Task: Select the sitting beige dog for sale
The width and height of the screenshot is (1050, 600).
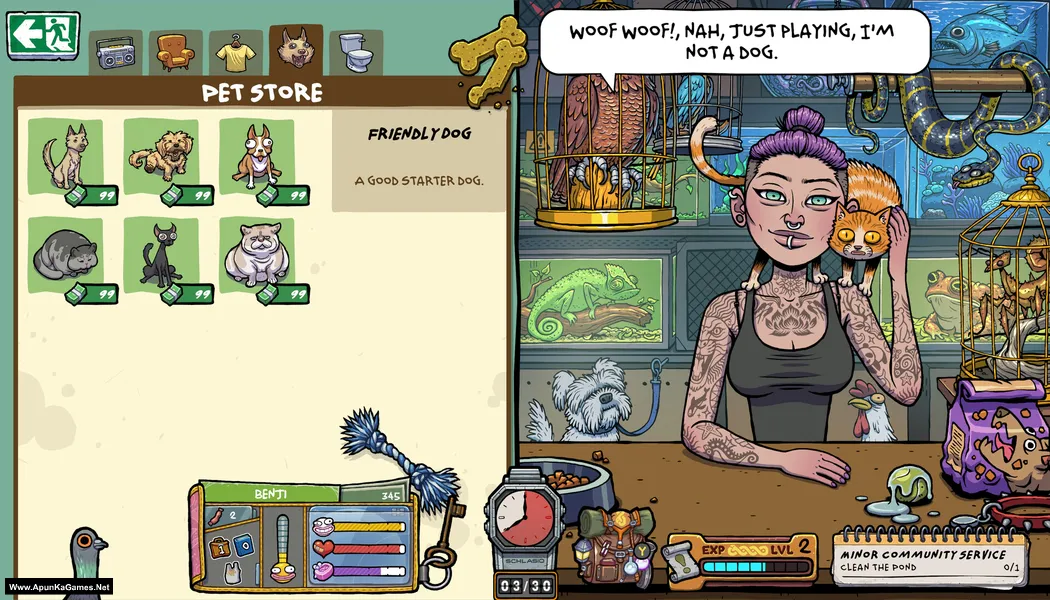Action: [66, 157]
